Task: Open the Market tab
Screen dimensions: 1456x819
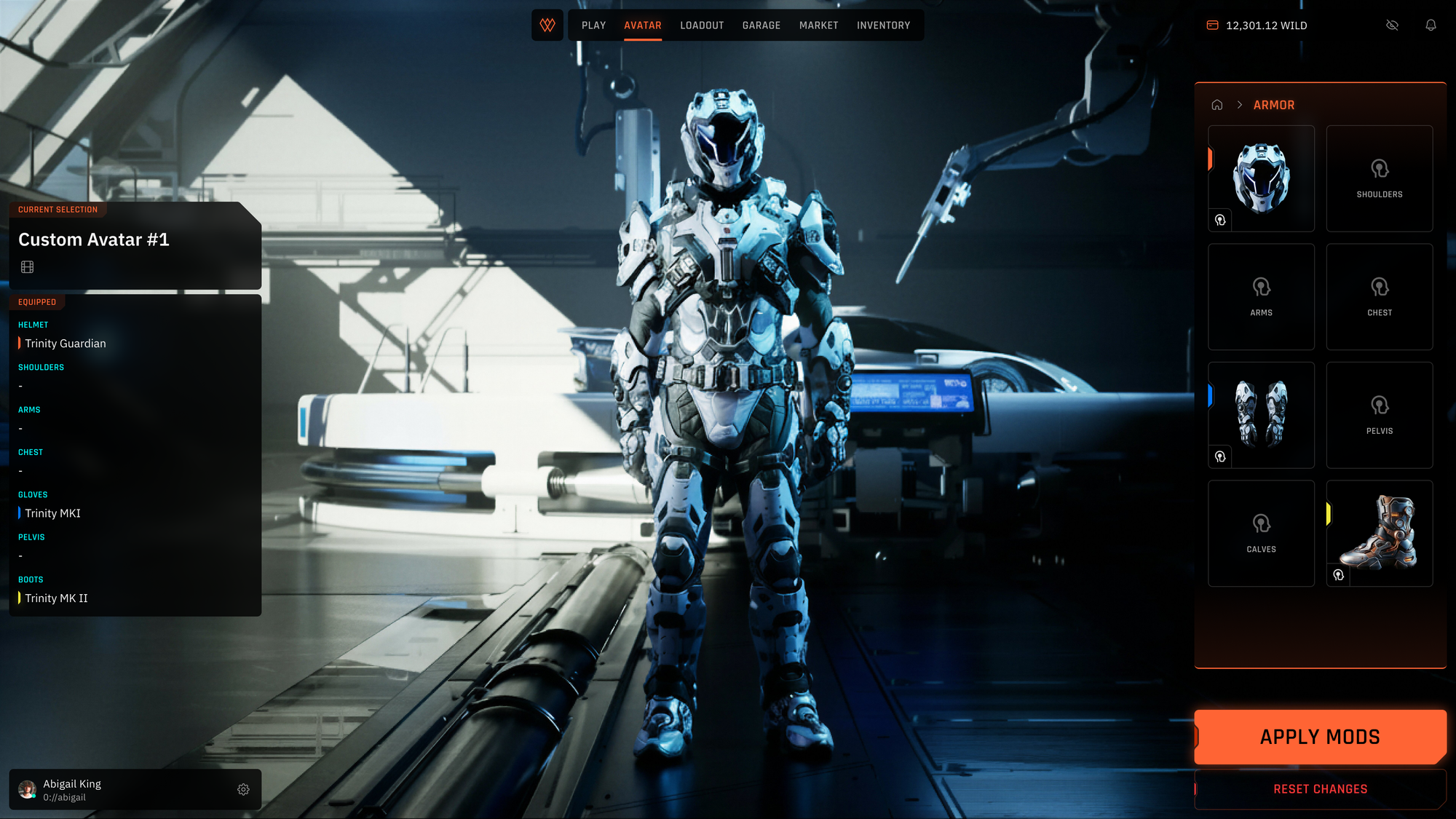Action: [x=818, y=25]
